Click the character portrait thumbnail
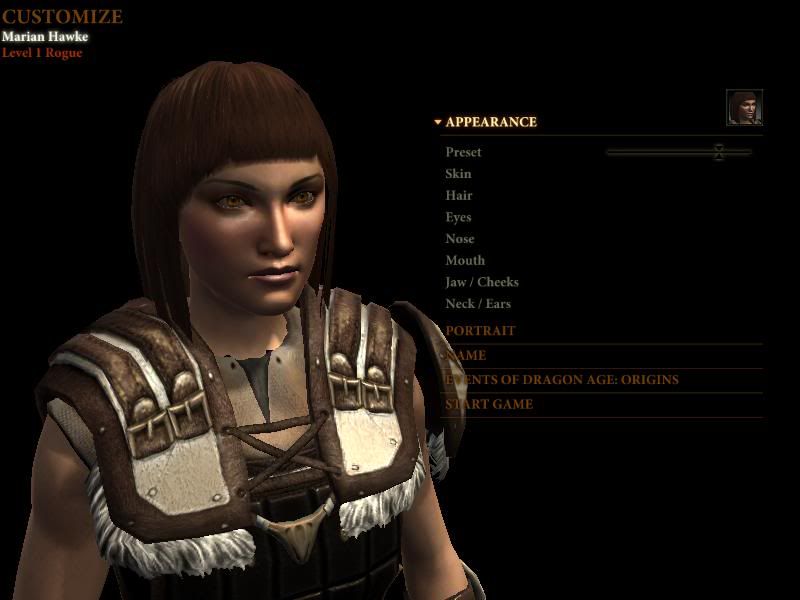 (744, 108)
